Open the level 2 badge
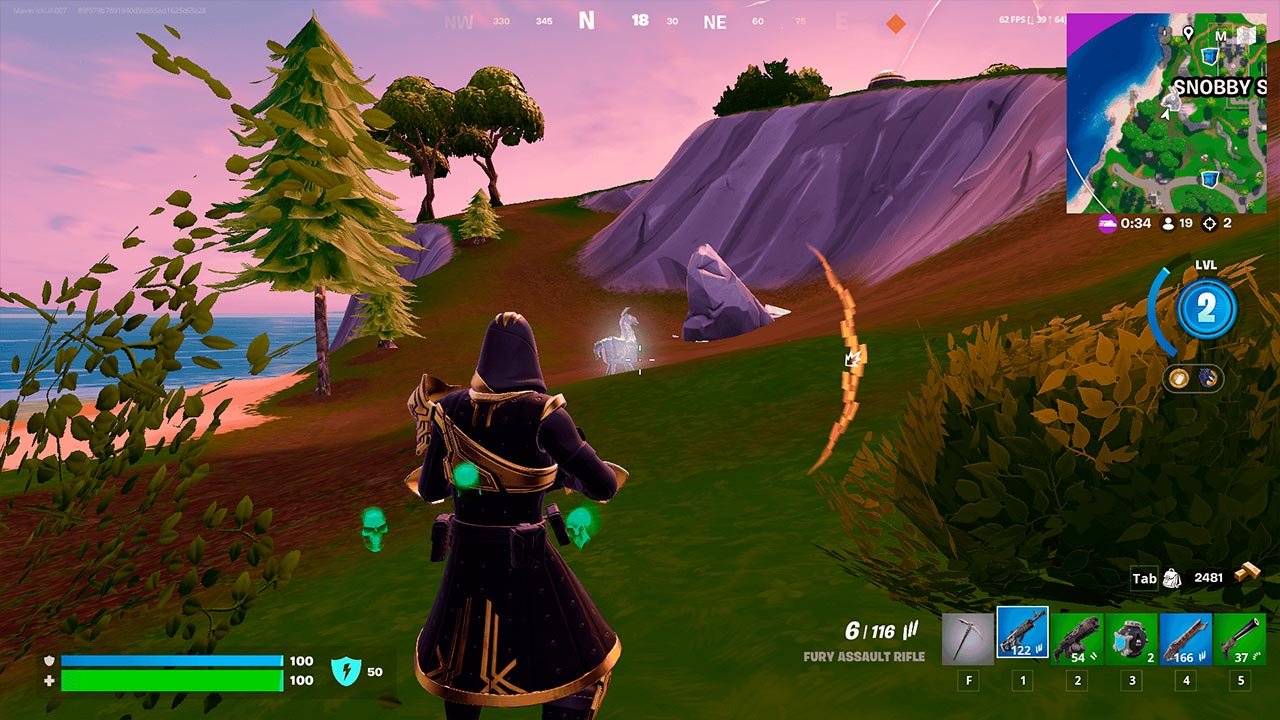 click(x=1206, y=309)
